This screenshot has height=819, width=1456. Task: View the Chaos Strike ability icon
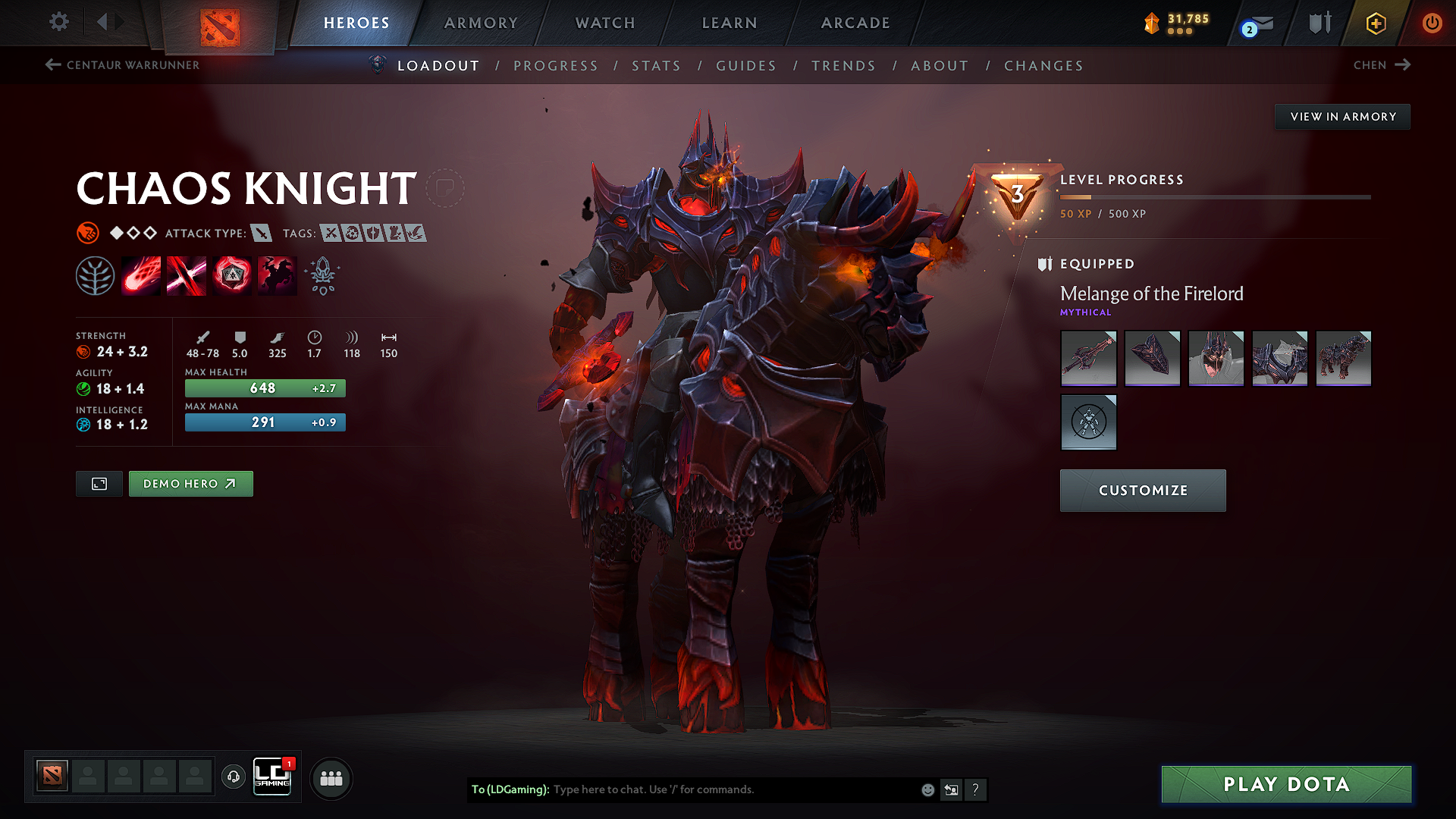tap(231, 275)
